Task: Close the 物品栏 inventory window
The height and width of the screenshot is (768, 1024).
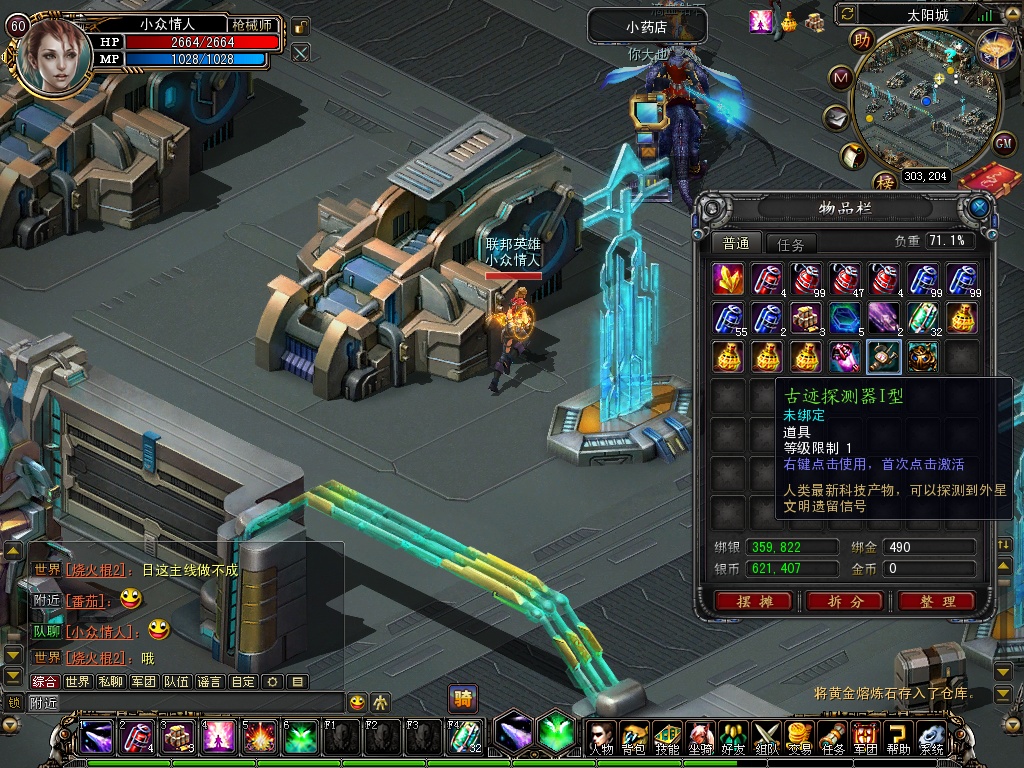Action: click(x=979, y=207)
